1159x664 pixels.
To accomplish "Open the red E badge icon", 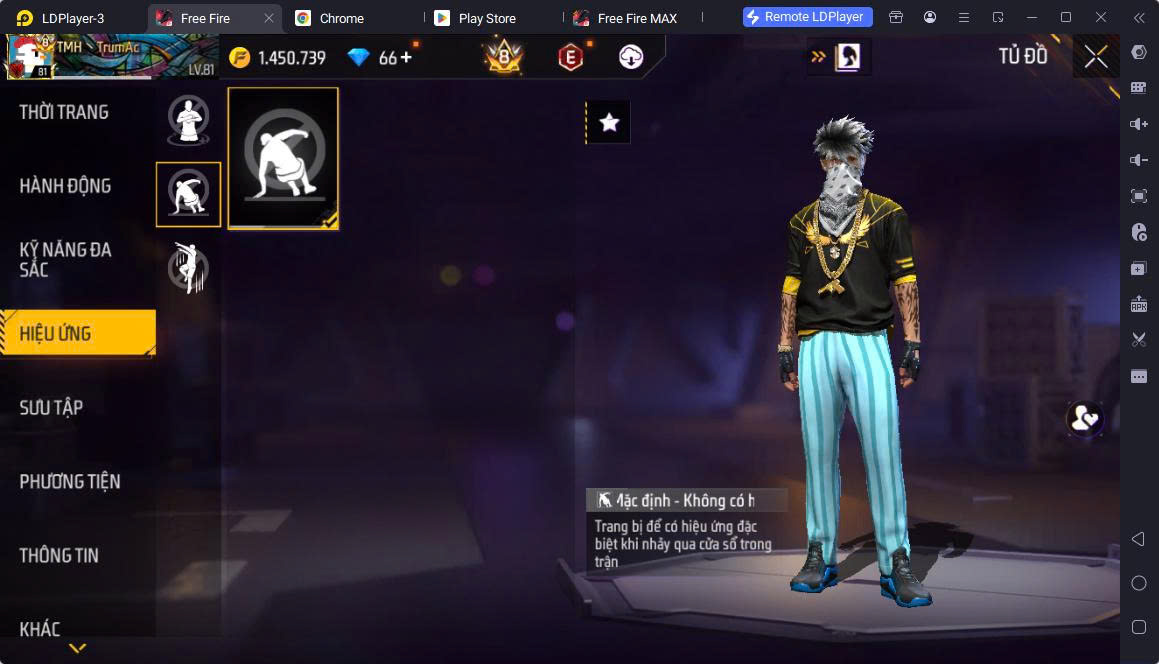I will point(570,58).
